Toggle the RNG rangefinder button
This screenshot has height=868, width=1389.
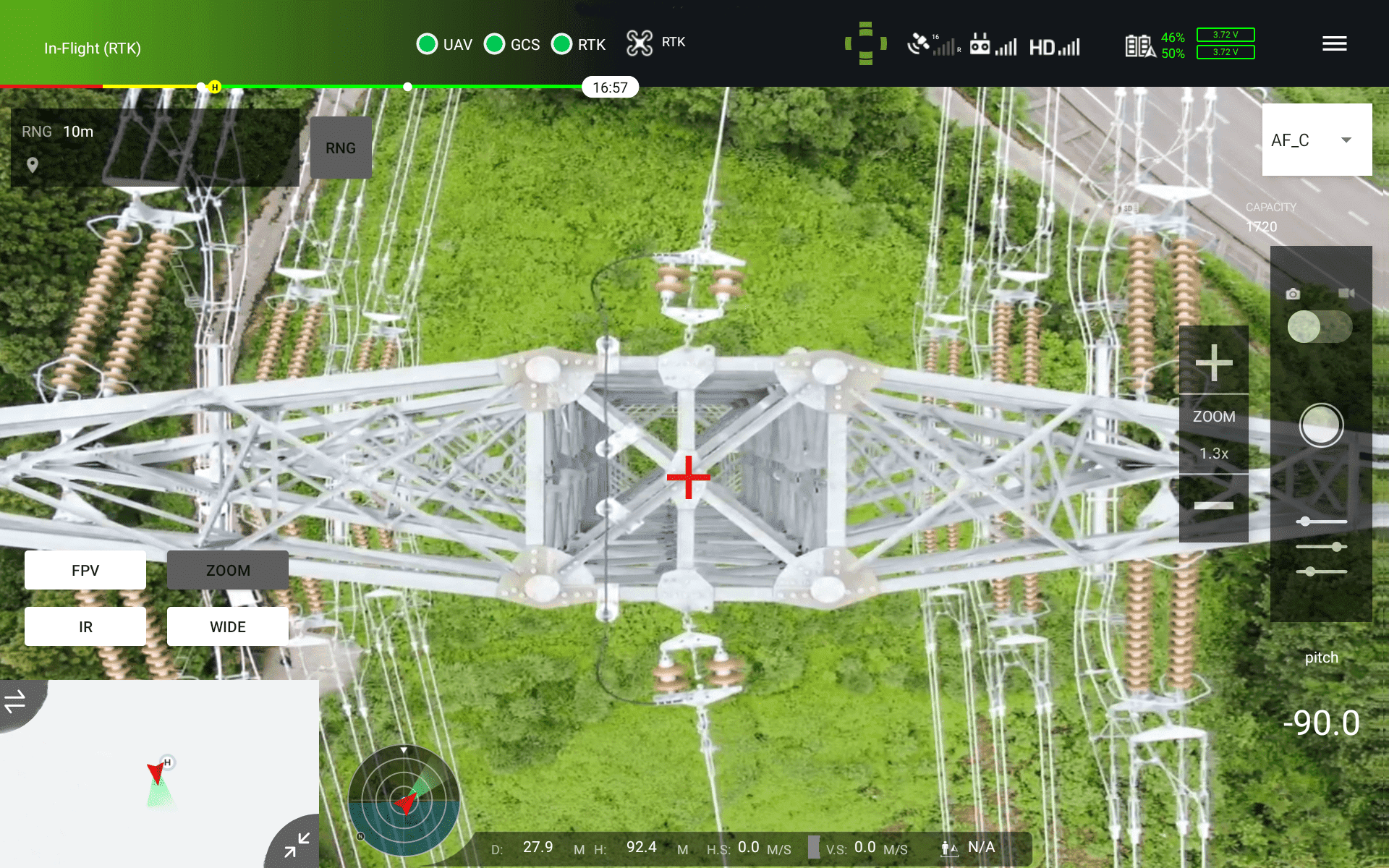click(x=341, y=148)
